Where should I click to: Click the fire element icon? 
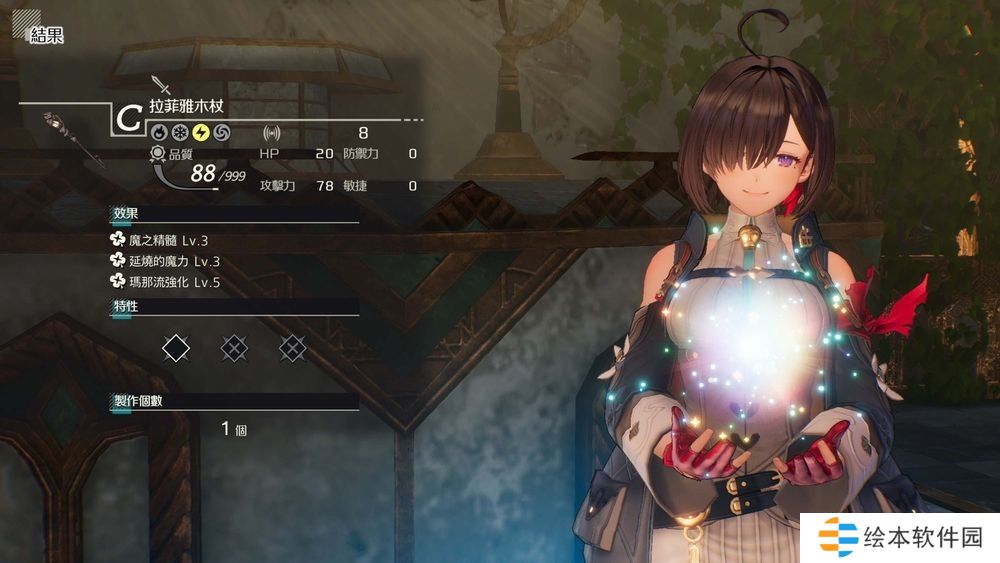(x=158, y=132)
